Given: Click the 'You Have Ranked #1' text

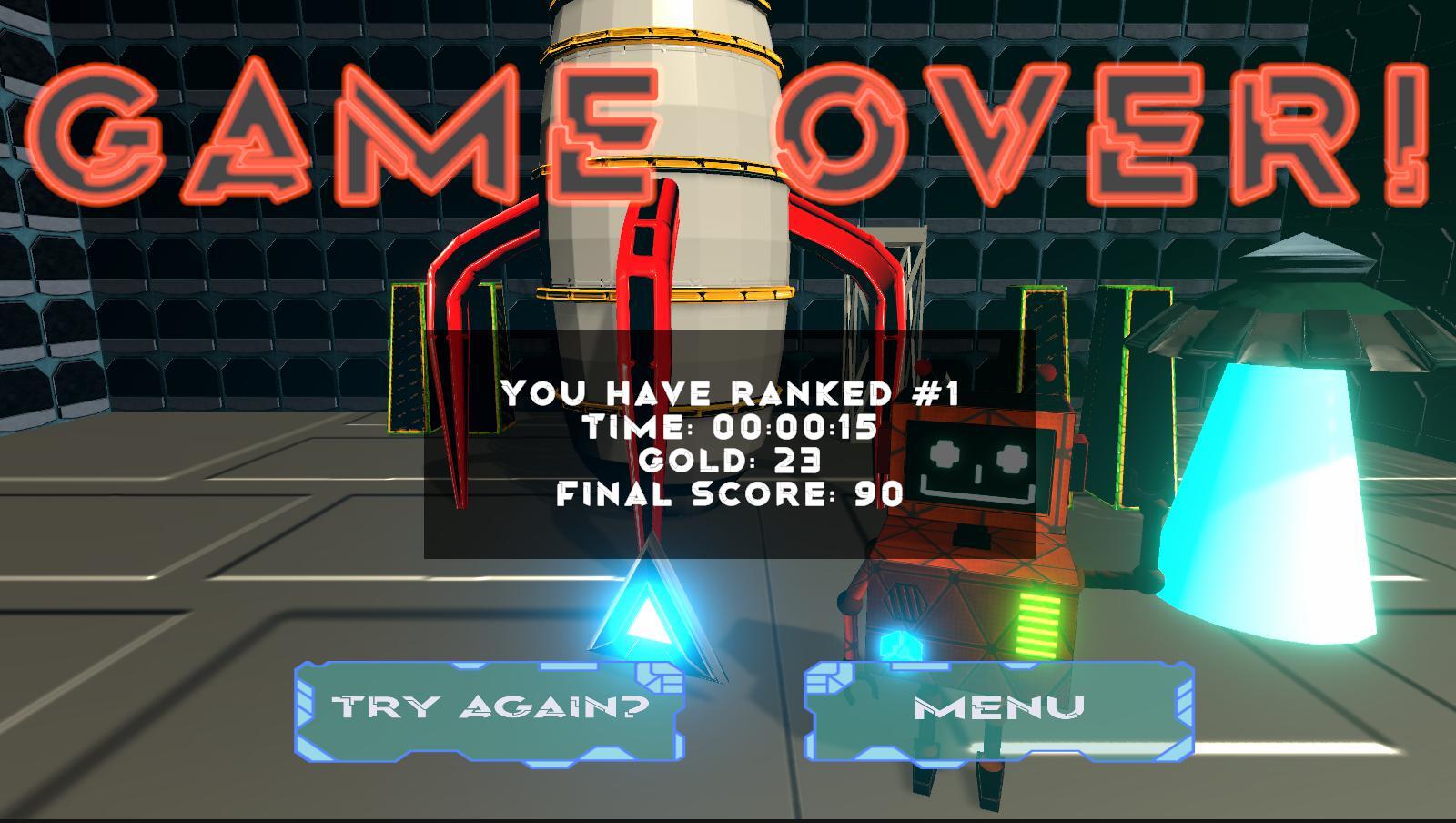Looking at the screenshot, I should click(x=728, y=393).
